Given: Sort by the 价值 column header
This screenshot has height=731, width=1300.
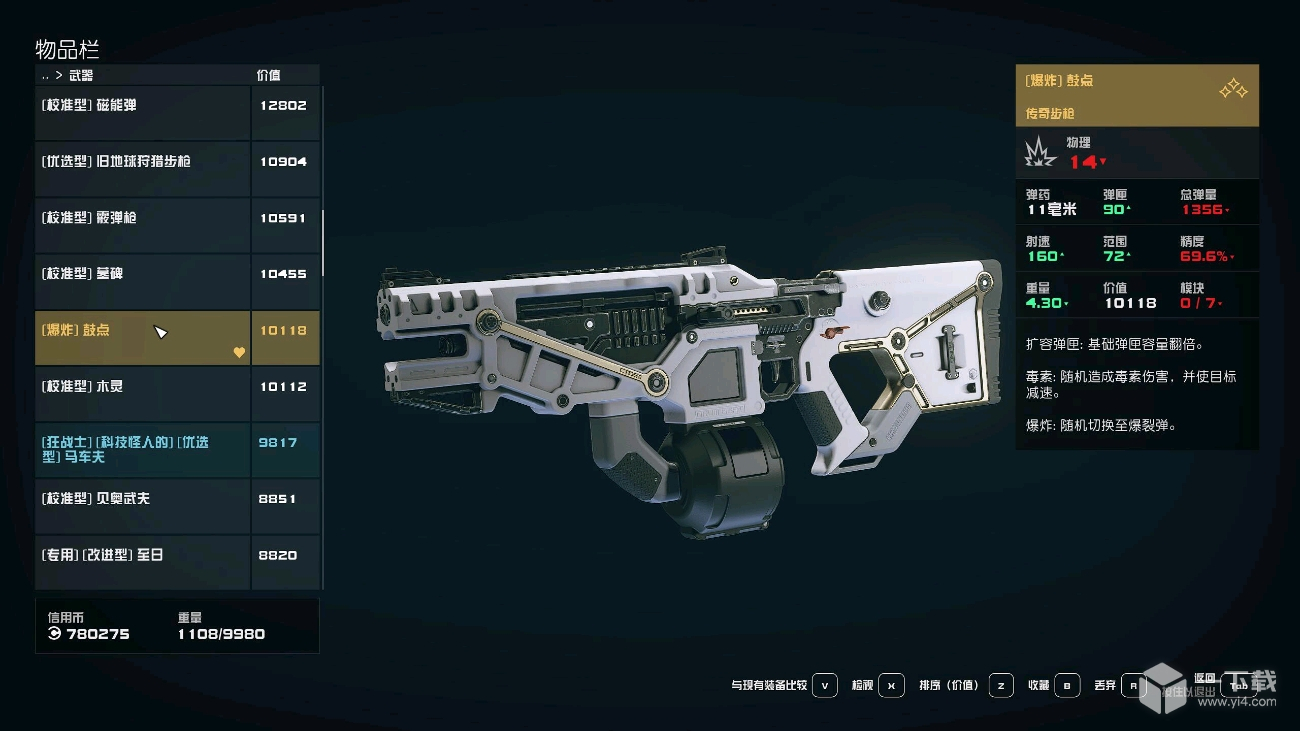Looking at the screenshot, I should tap(268, 75).
